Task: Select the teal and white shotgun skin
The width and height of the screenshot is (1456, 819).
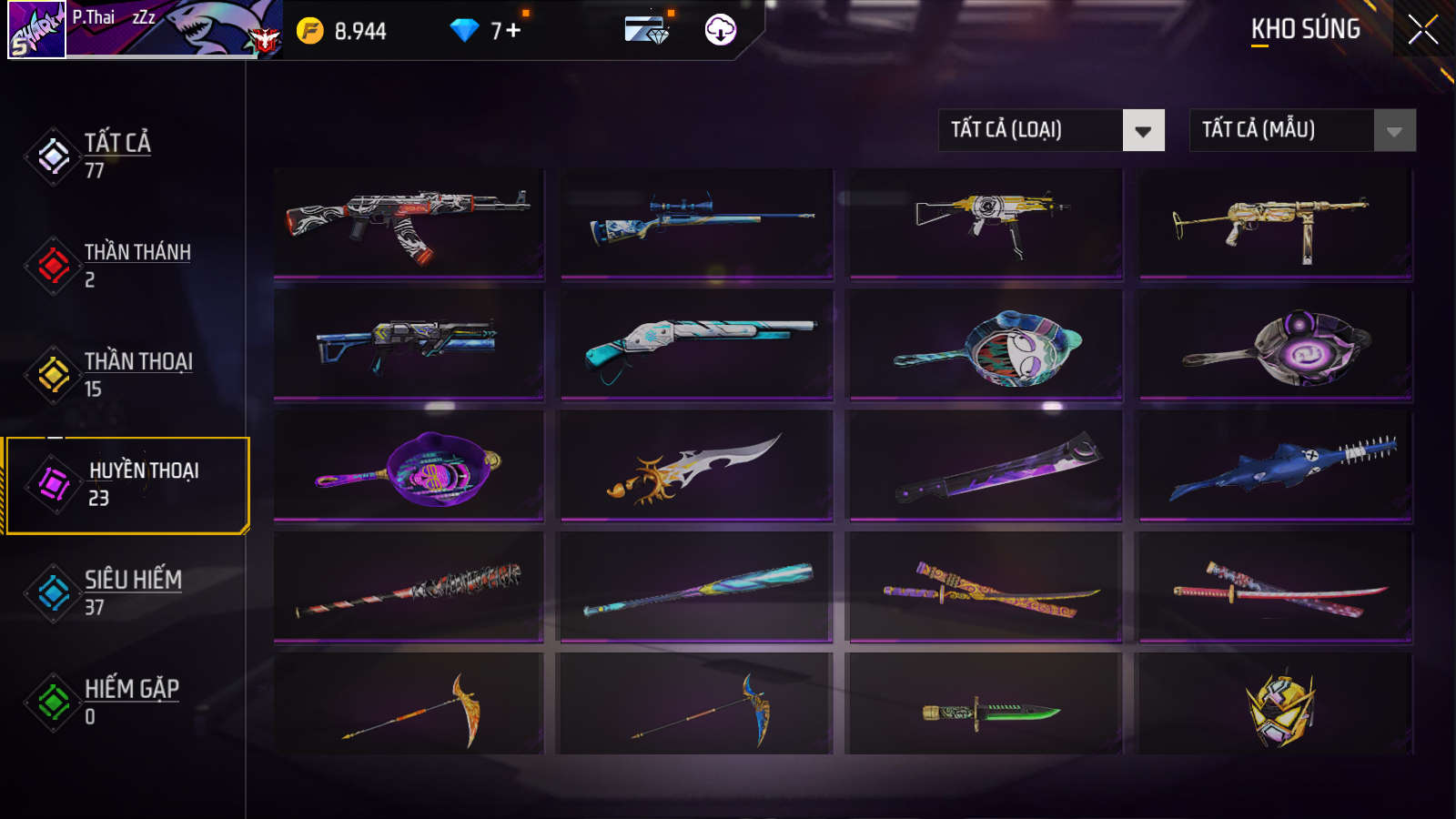Action: coord(697,344)
